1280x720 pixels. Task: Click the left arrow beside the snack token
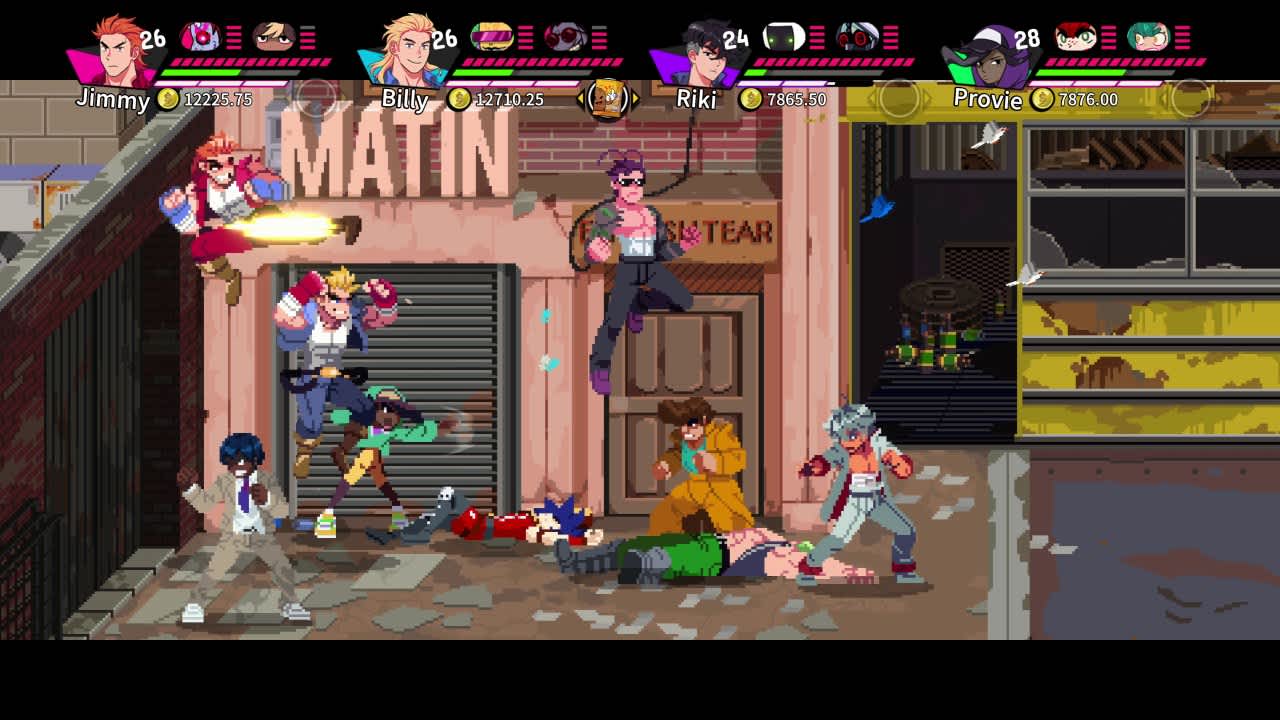(581, 100)
